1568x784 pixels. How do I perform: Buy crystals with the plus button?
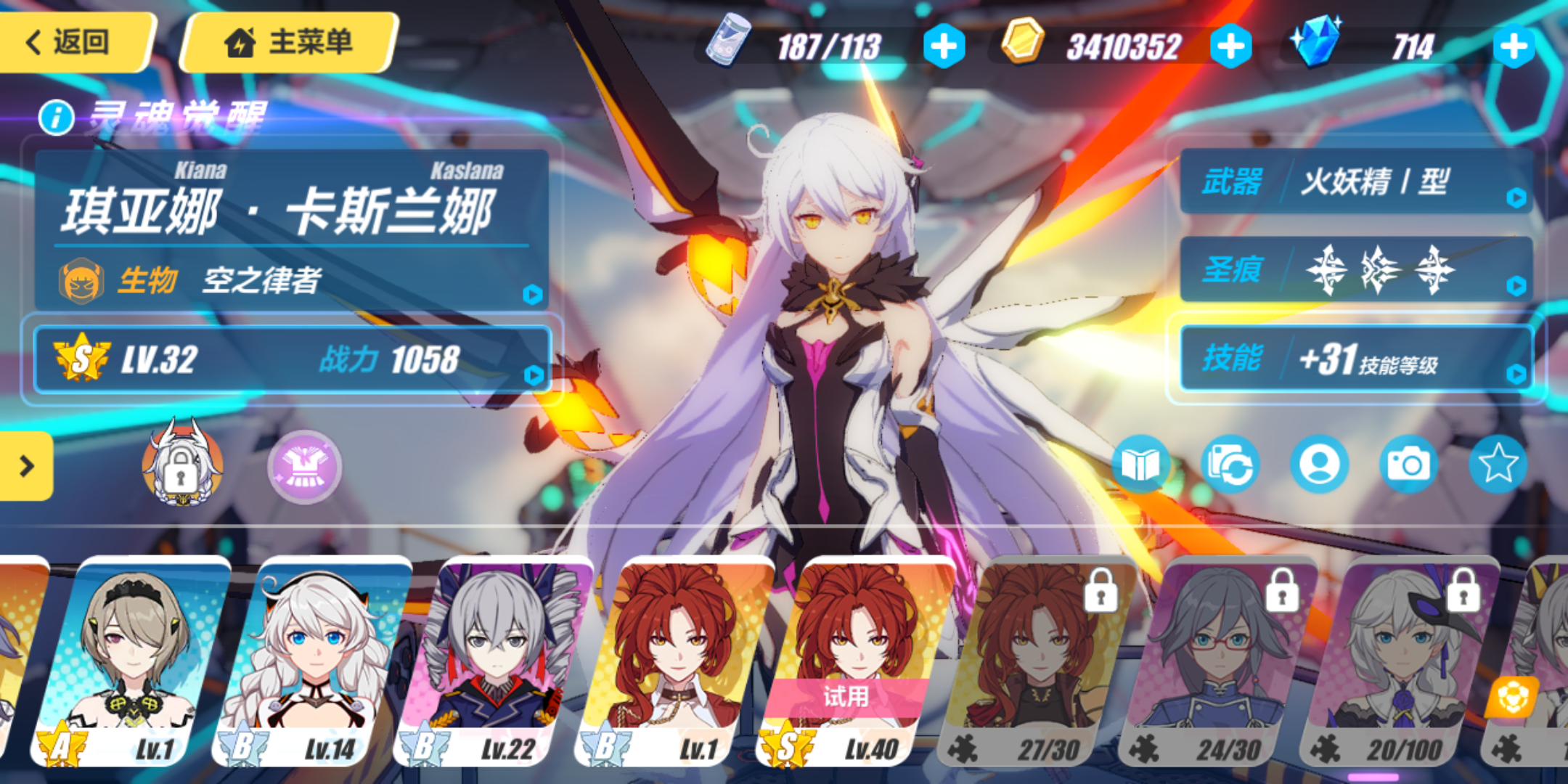[x=1514, y=46]
